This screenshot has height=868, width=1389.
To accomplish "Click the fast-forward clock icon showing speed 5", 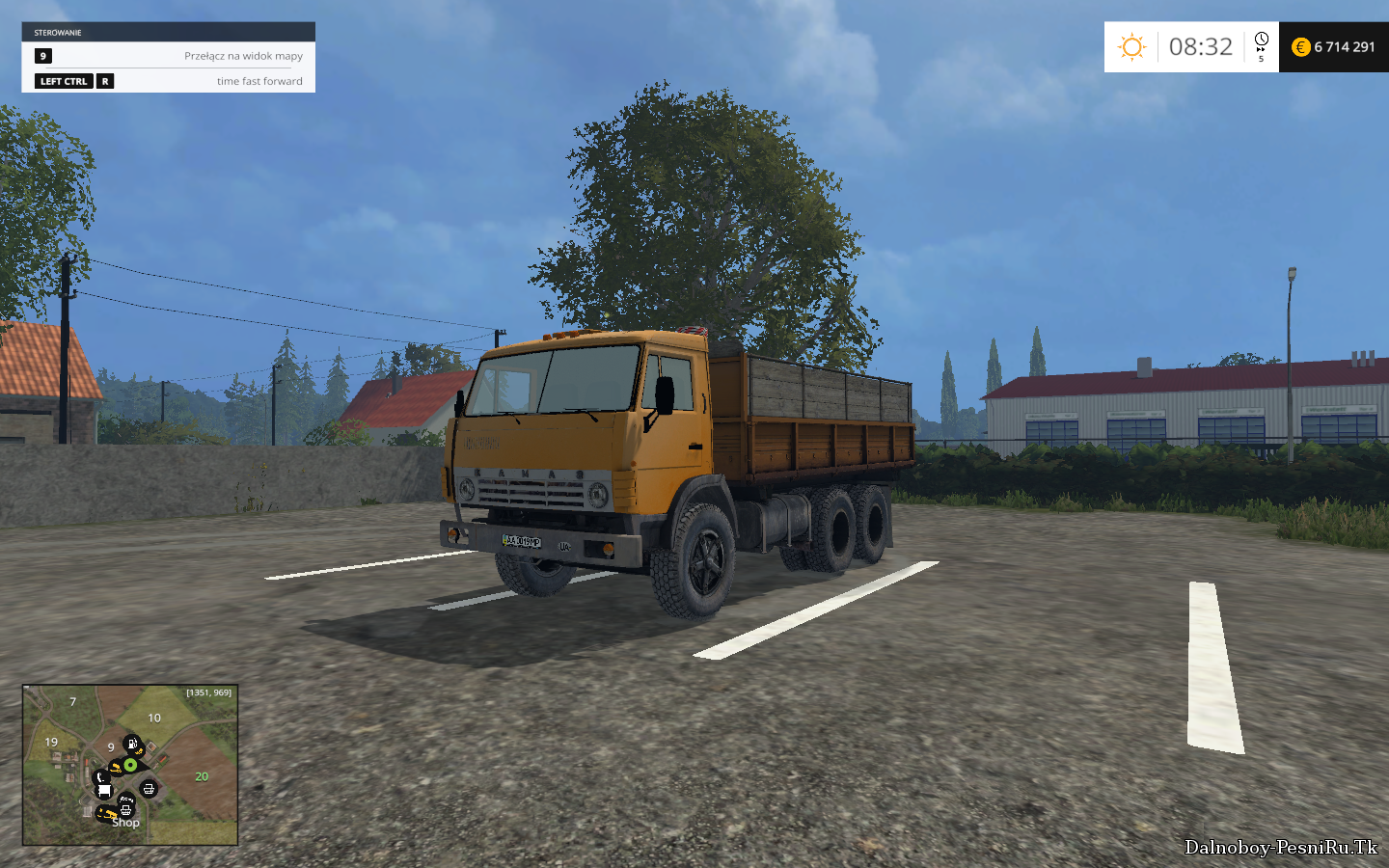I will (x=1261, y=45).
